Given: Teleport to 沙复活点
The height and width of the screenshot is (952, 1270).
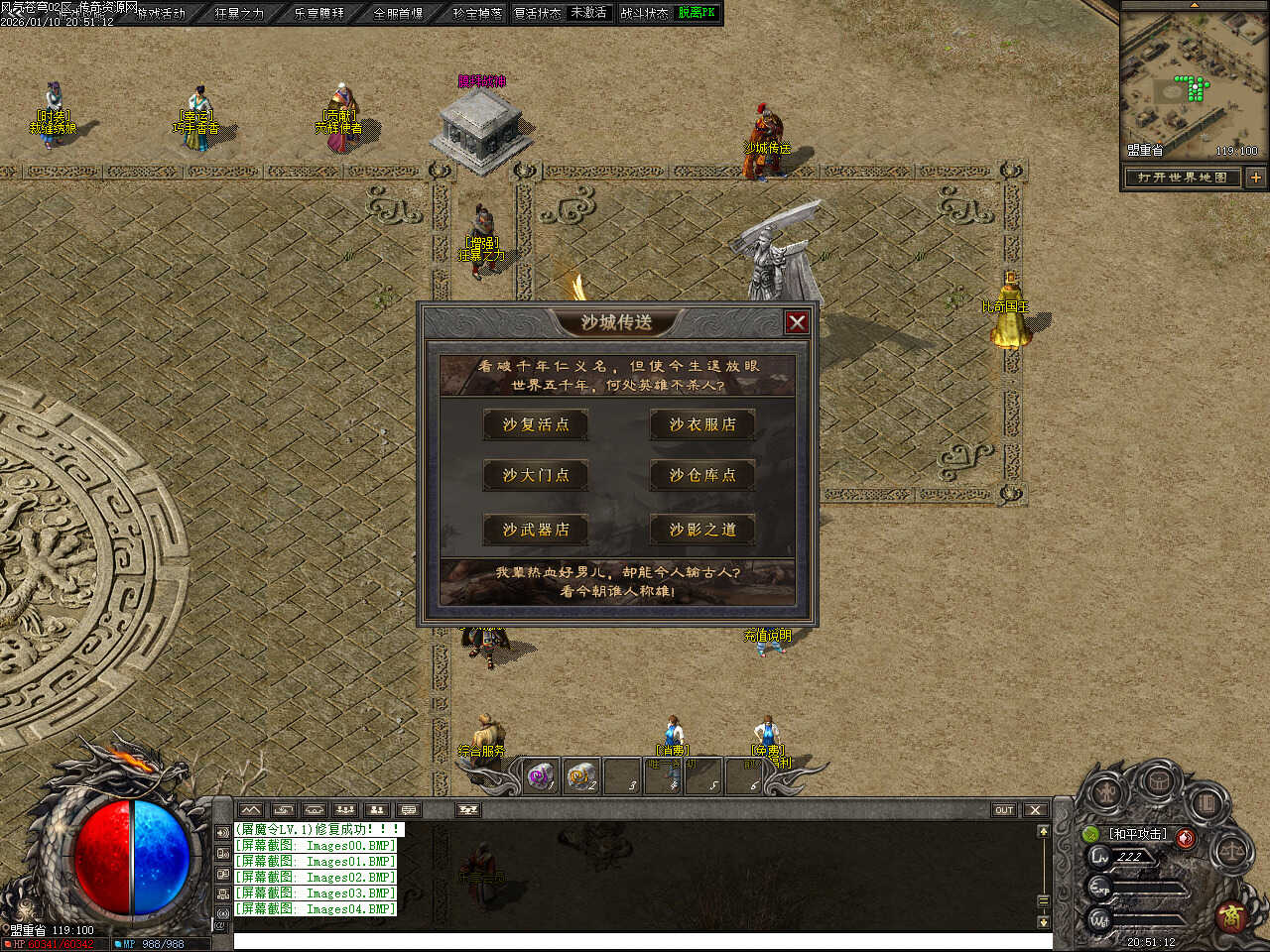Looking at the screenshot, I should (536, 424).
